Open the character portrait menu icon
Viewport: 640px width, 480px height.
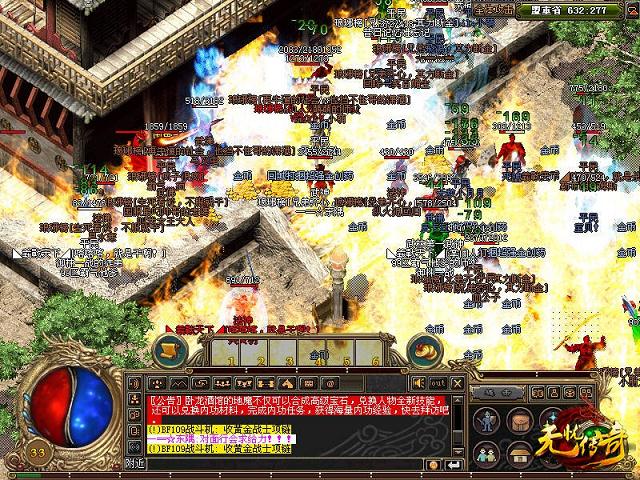487,420
